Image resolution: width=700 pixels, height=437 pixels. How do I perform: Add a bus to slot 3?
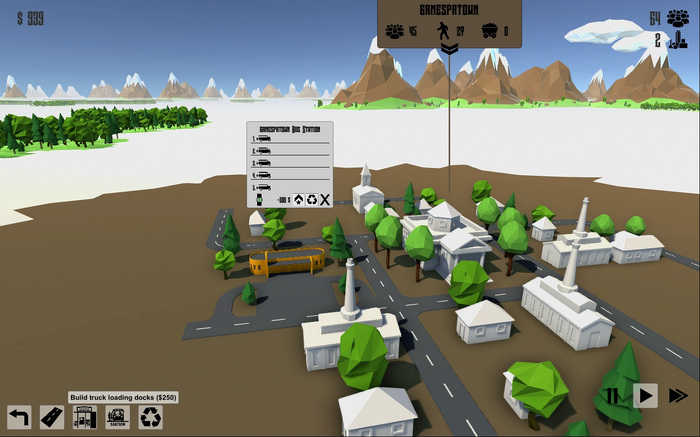coord(263,162)
